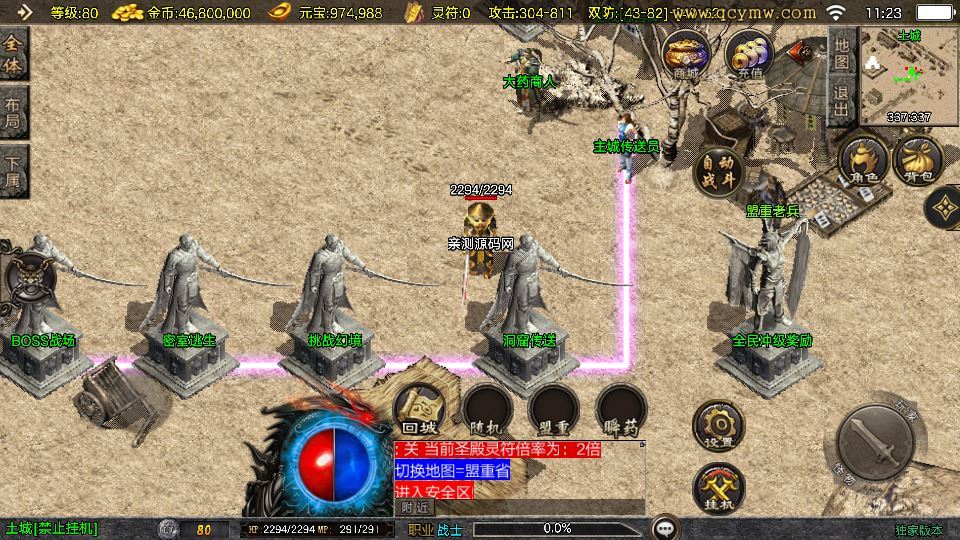The width and height of the screenshot is (960, 540).
Task: Use the 回城 return-to-town scroll
Action: click(420, 412)
